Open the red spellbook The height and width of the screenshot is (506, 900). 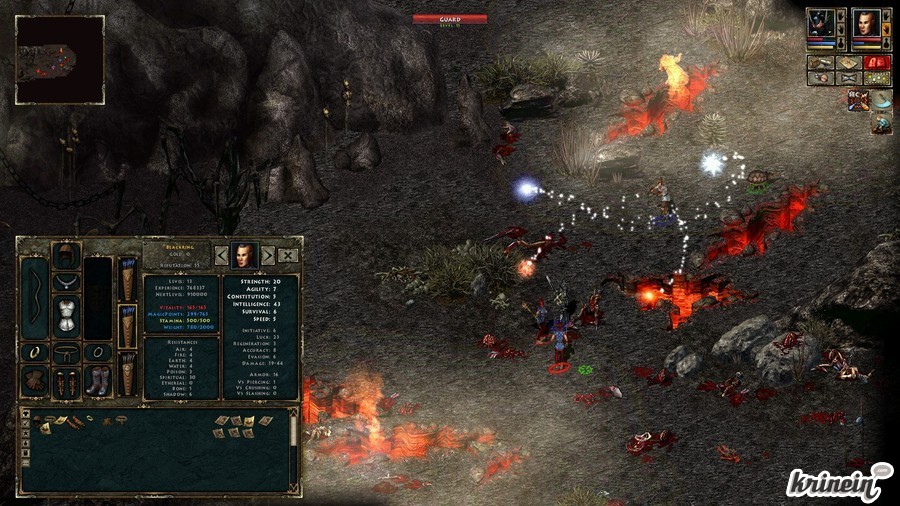[x=877, y=62]
